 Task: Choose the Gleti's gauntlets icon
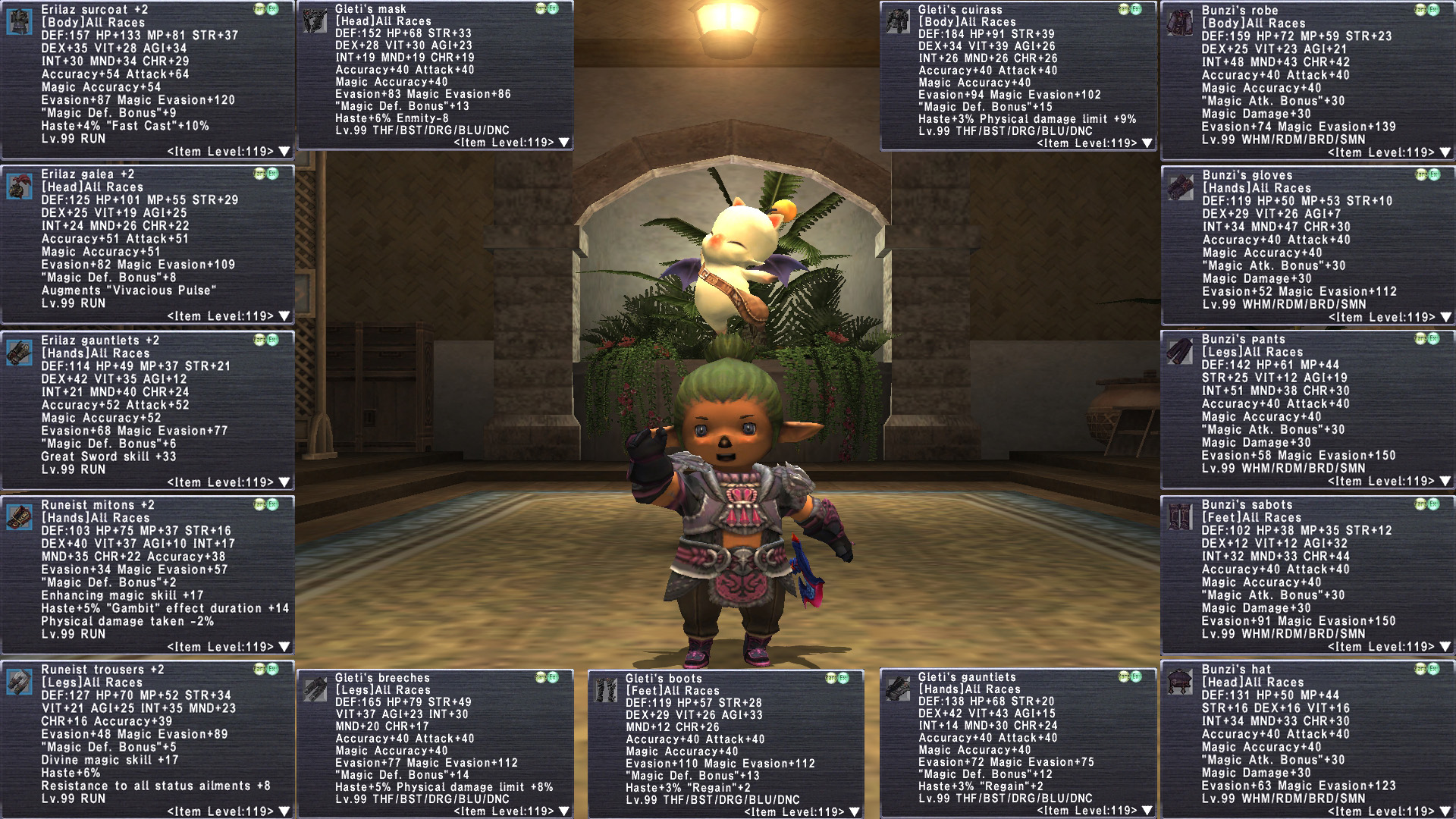click(898, 689)
